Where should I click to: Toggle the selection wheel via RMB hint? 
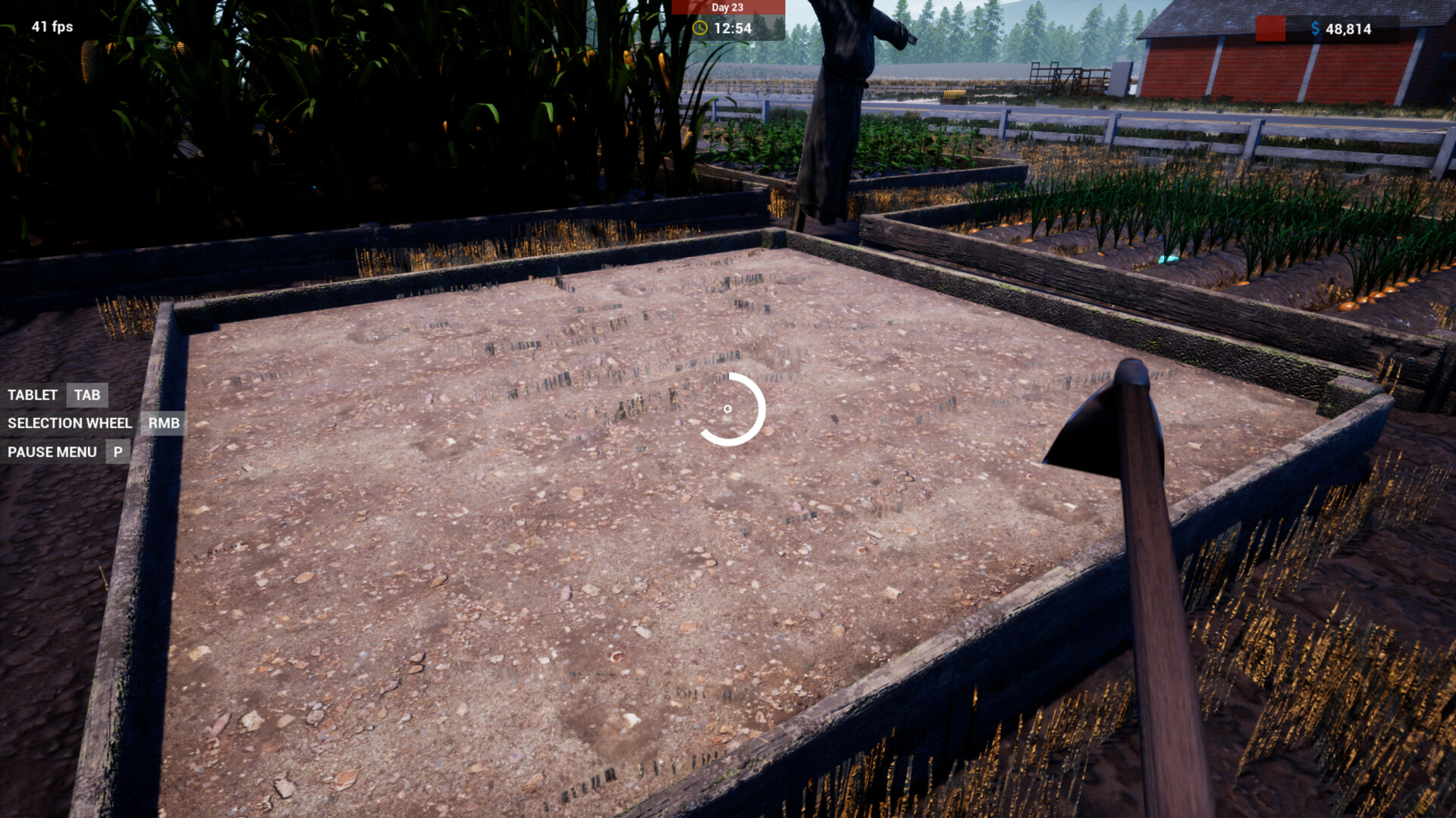[164, 423]
